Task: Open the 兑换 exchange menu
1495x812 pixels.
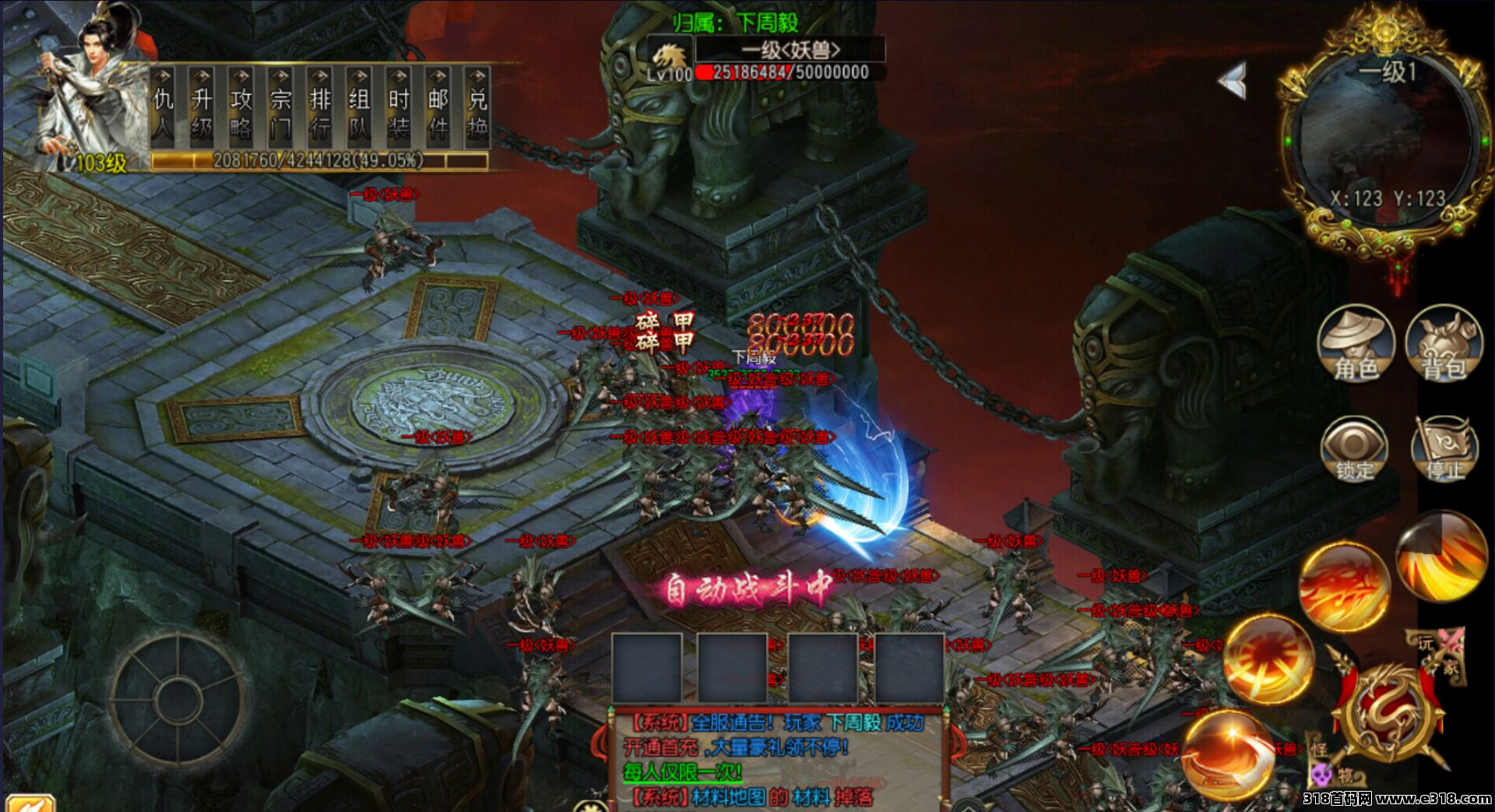Action: click(477, 109)
